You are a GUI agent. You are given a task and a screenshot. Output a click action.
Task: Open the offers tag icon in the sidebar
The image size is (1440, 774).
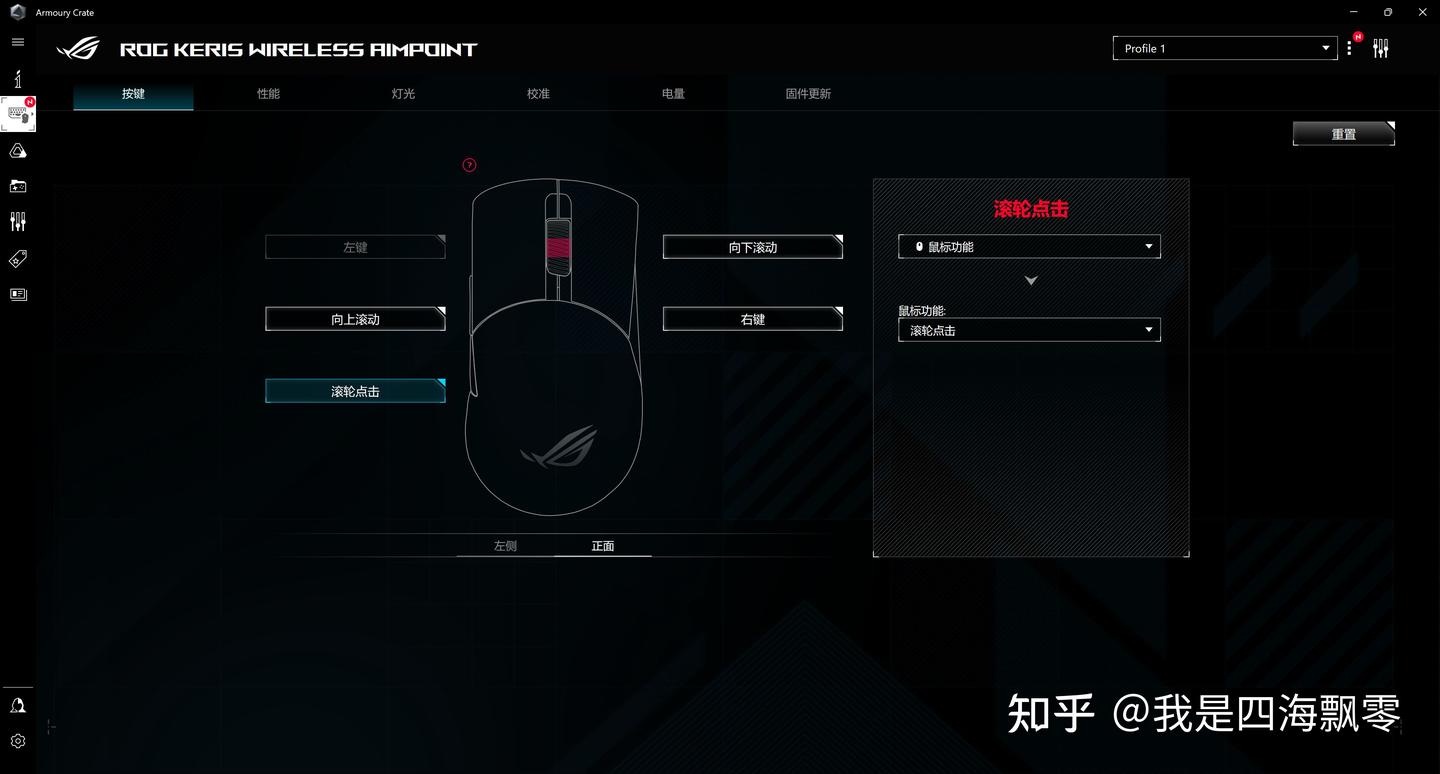coord(18,259)
